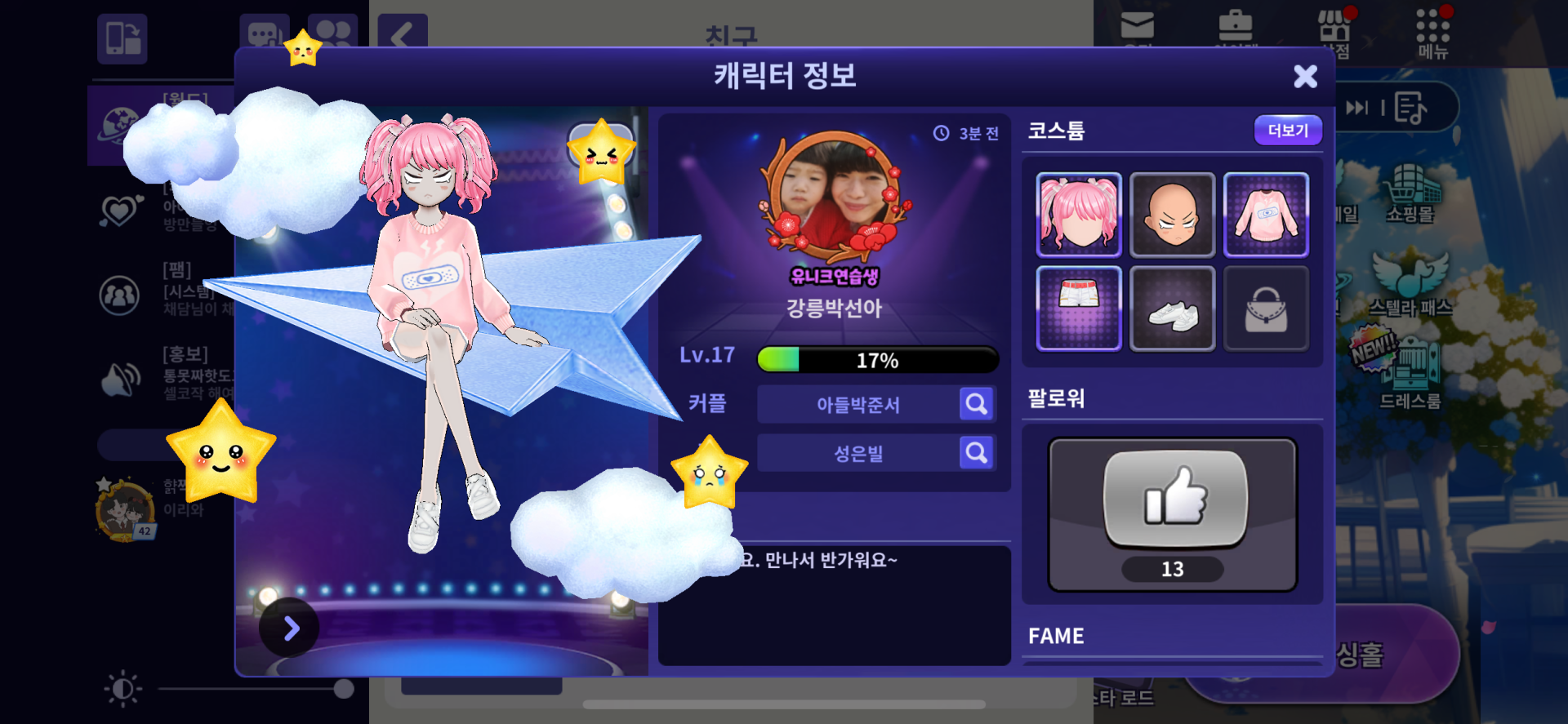Search couple partner 아들박준서
The height and width of the screenshot is (724, 1568).
[x=976, y=404]
